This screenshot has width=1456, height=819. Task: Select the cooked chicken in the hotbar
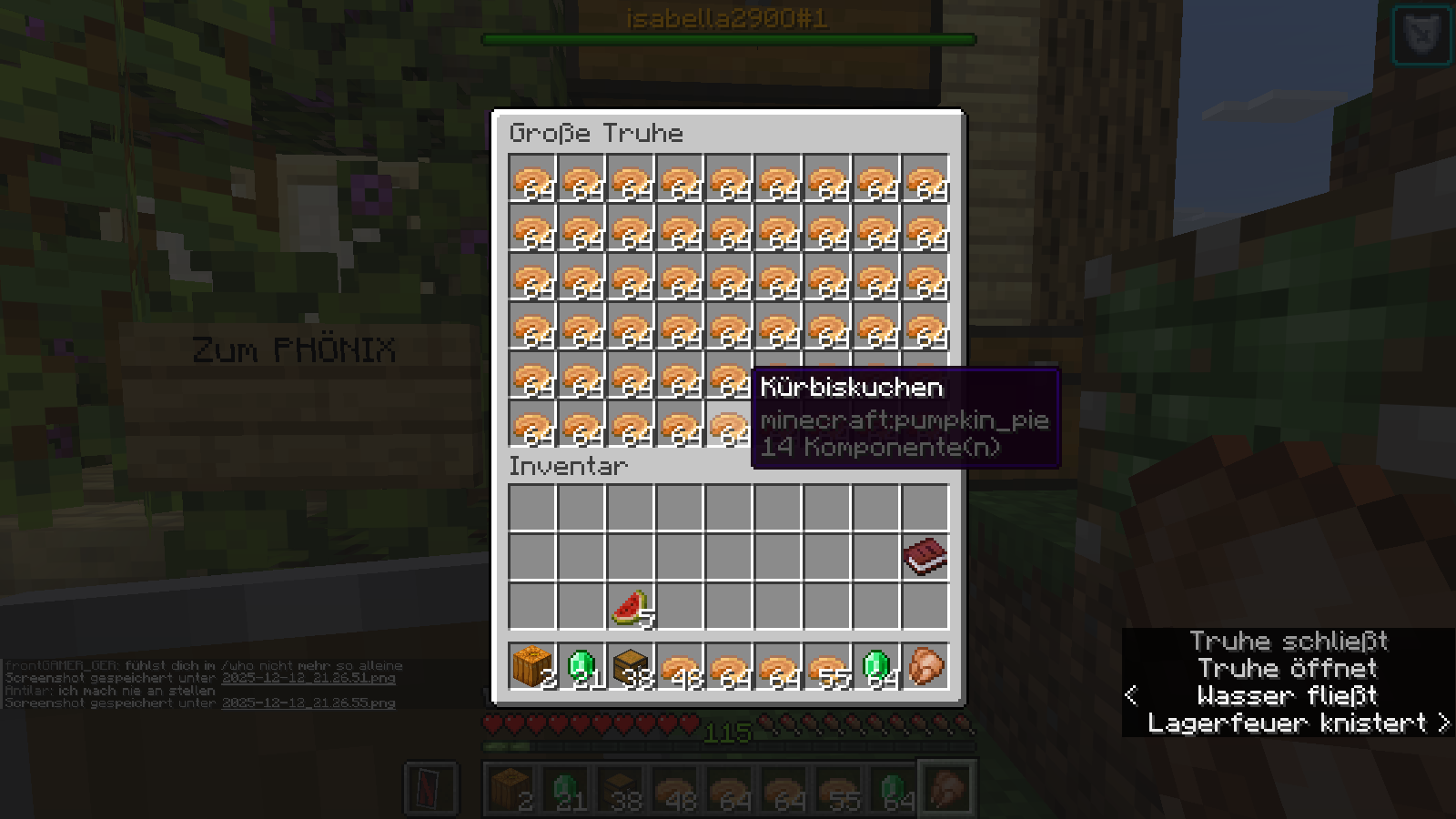(x=925, y=667)
